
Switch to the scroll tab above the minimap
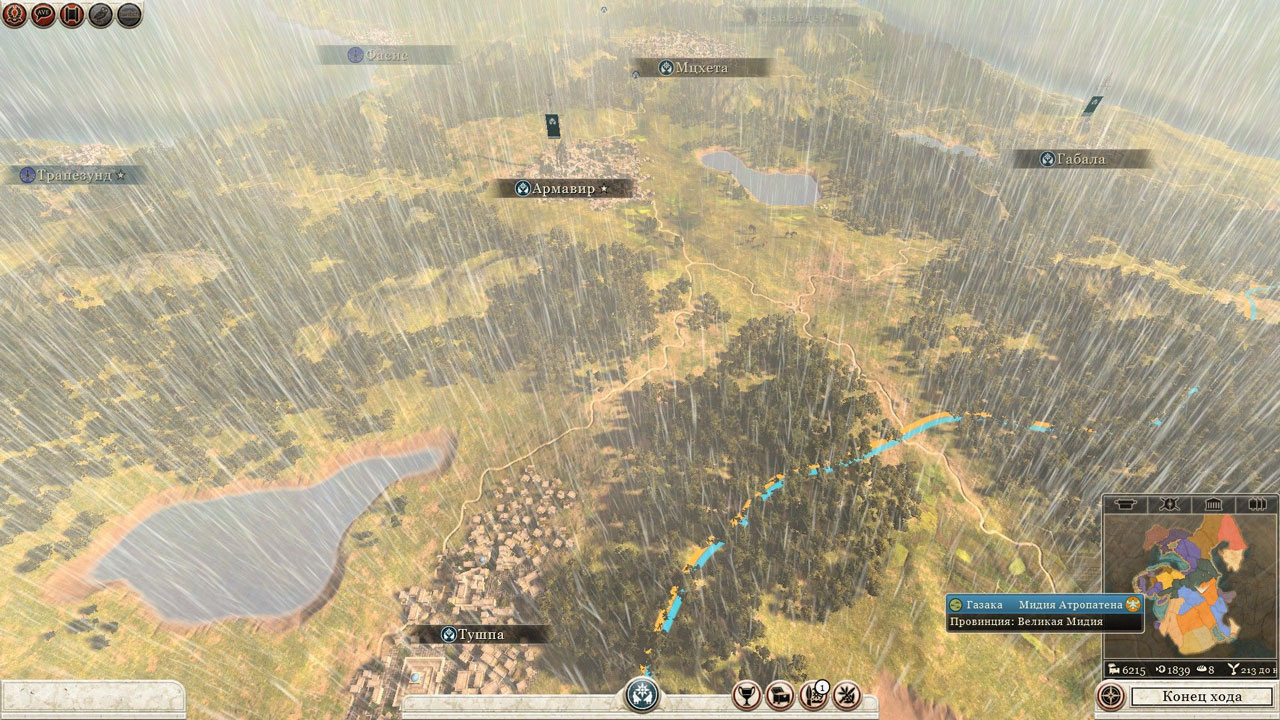(1125, 504)
